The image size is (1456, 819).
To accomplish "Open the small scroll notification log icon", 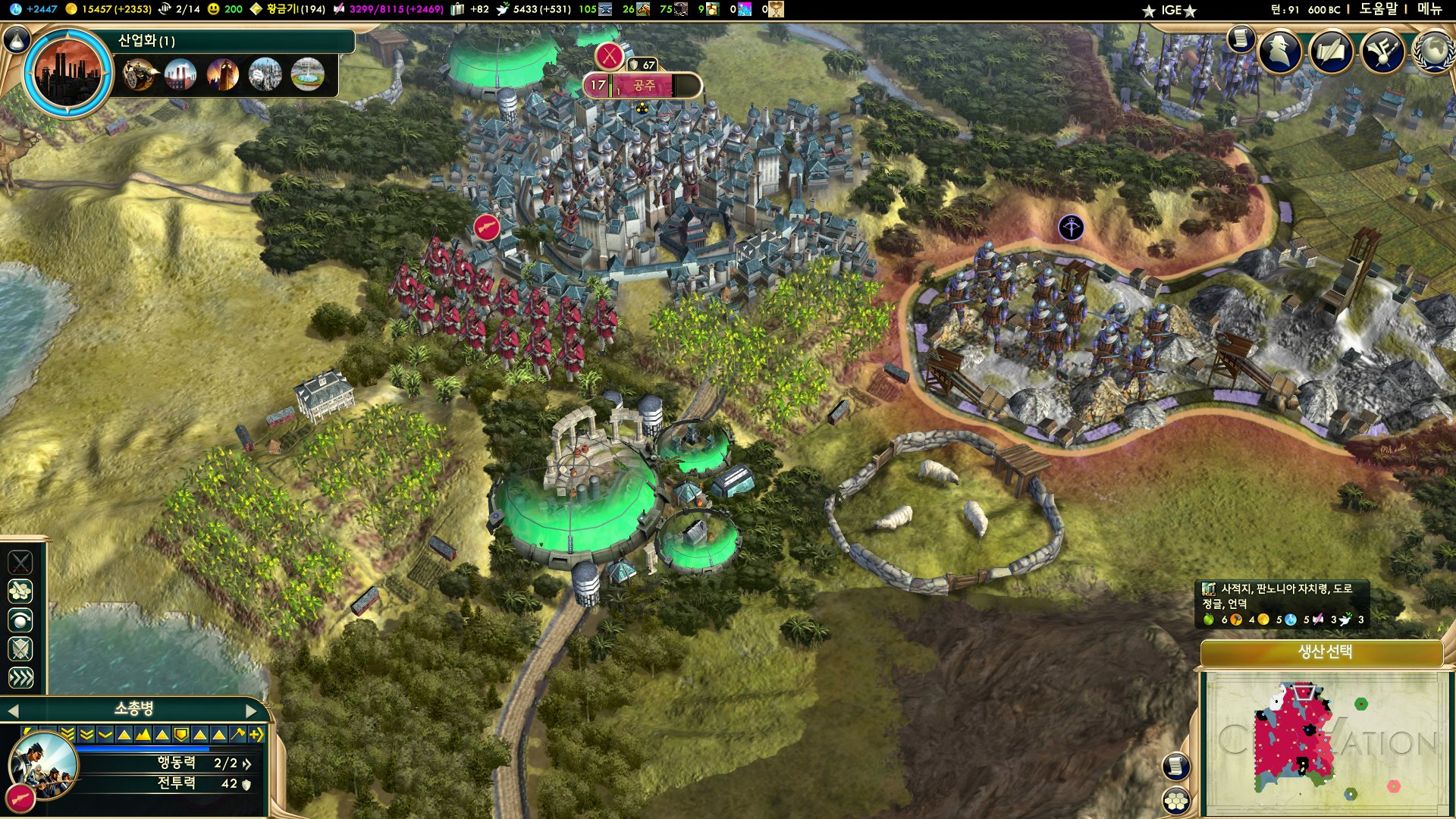I will click(1241, 38).
